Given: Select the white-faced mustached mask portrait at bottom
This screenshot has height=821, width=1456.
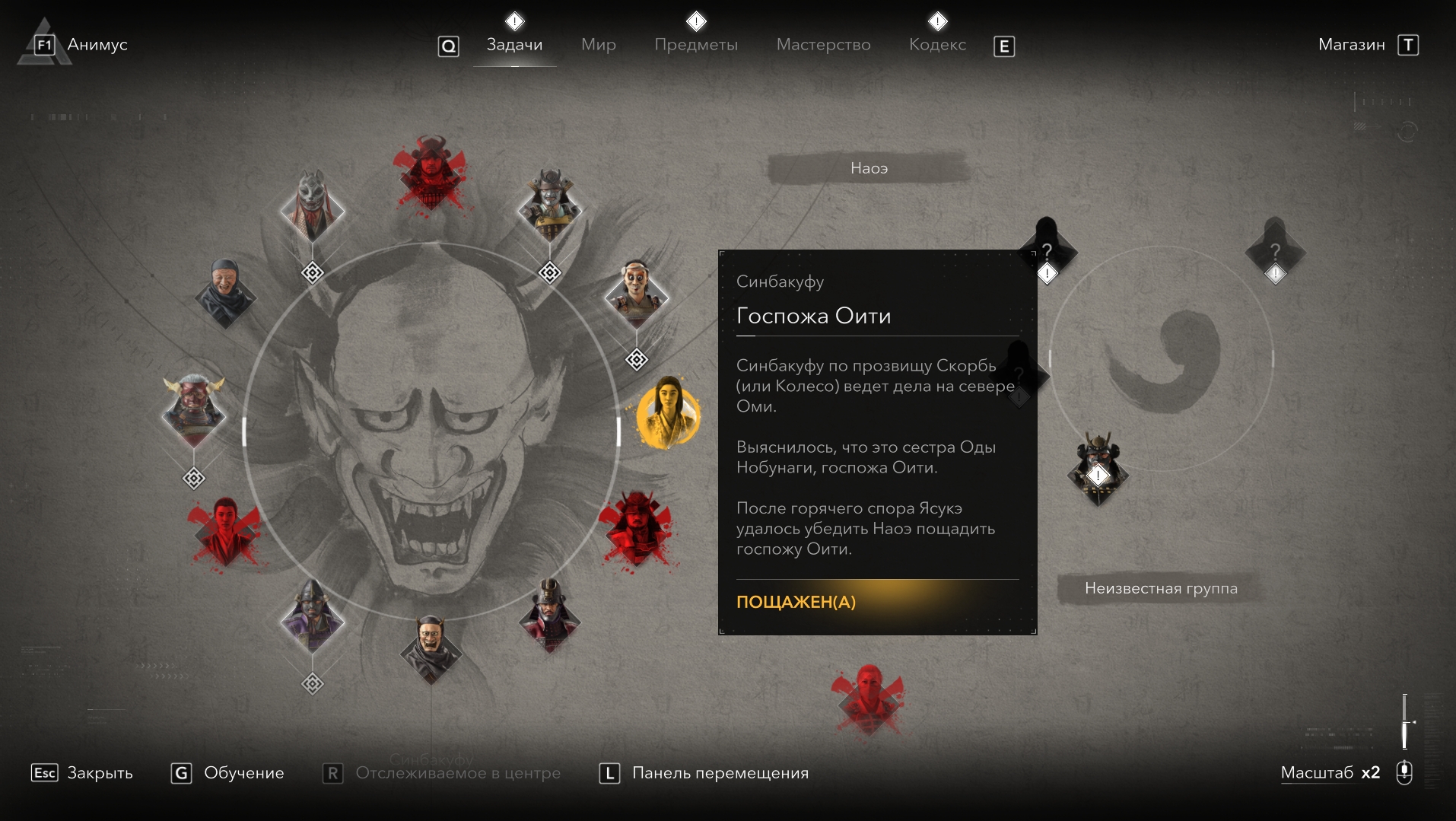Looking at the screenshot, I should (431, 647).
